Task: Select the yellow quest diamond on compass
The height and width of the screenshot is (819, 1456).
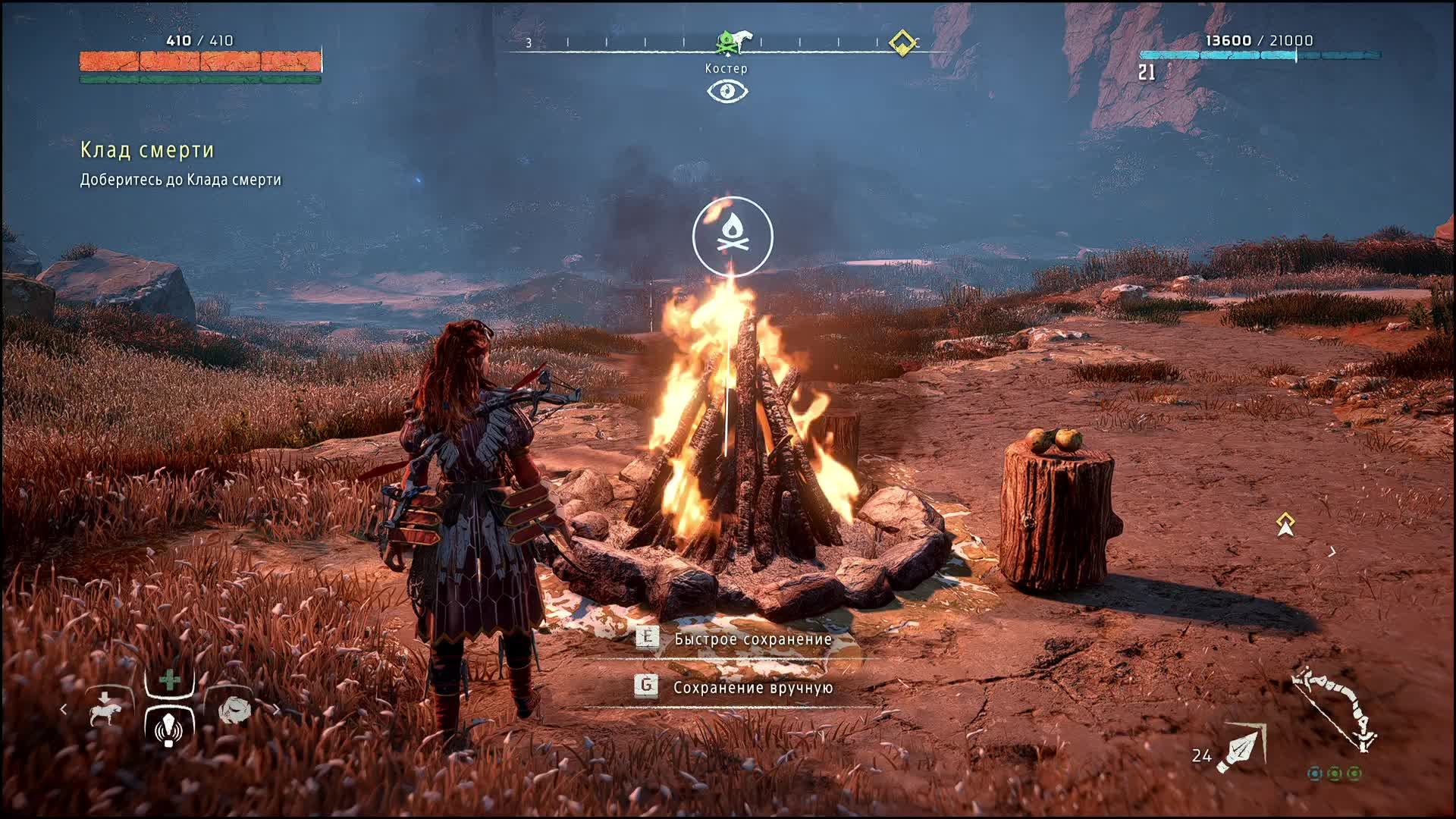Action: point(902,42)
